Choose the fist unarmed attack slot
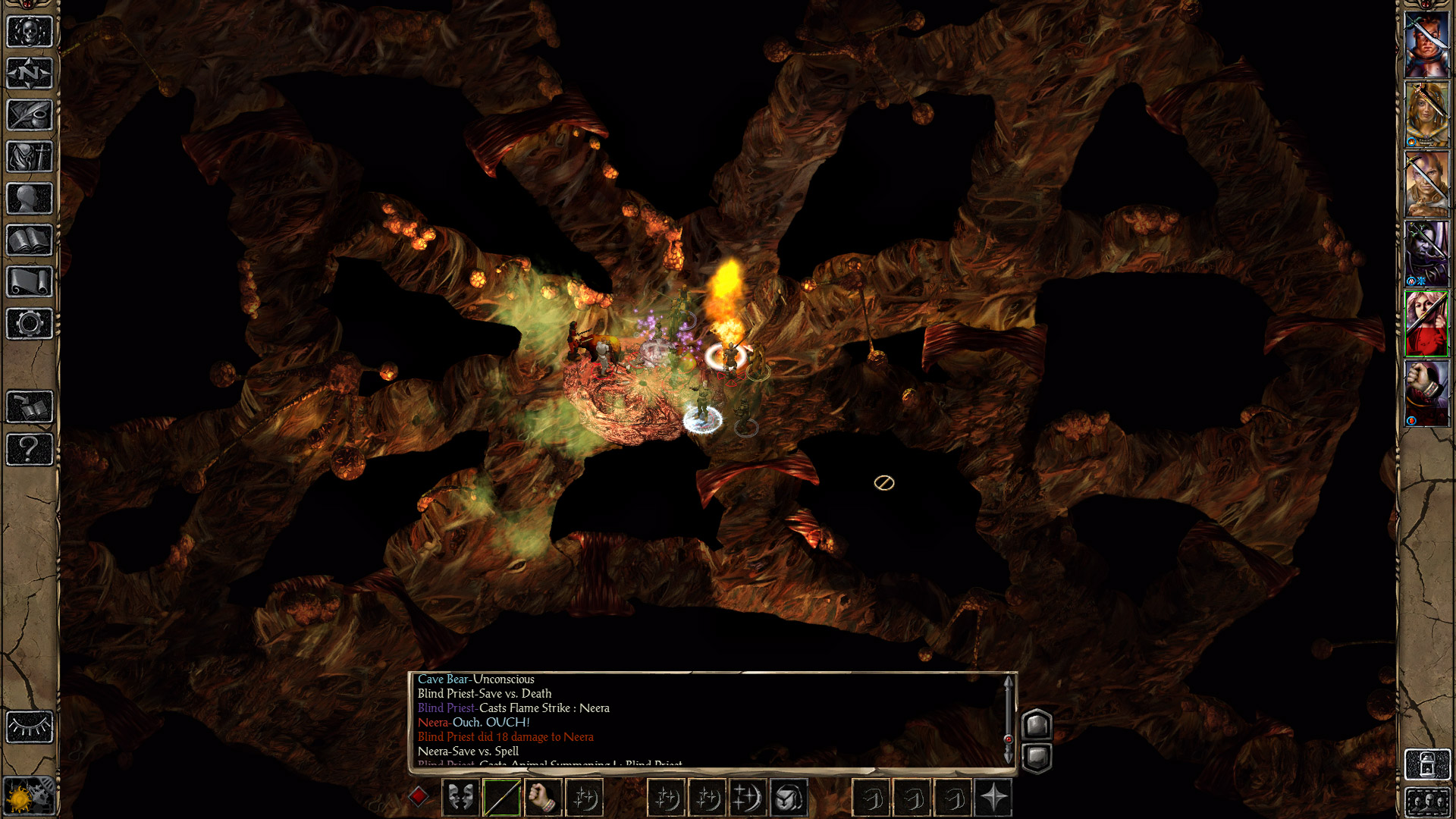This screenshot has width=1456, height=819. (543, 798)
